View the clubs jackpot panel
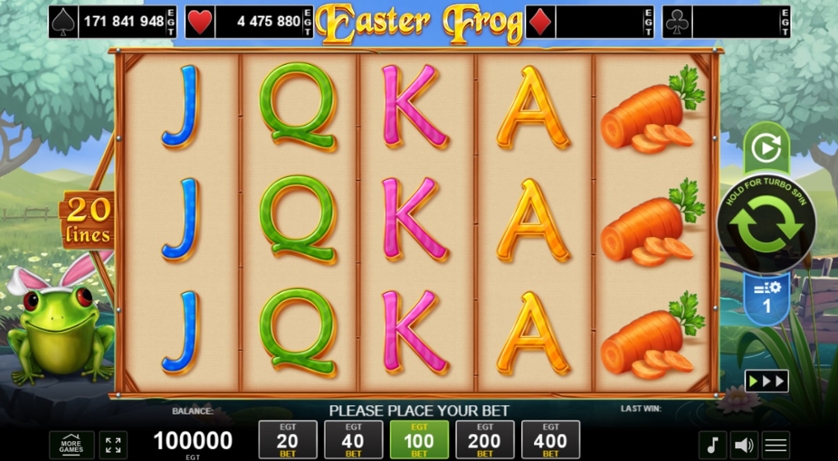This screenshot has width=838, height=461. (x=726, y=21)
